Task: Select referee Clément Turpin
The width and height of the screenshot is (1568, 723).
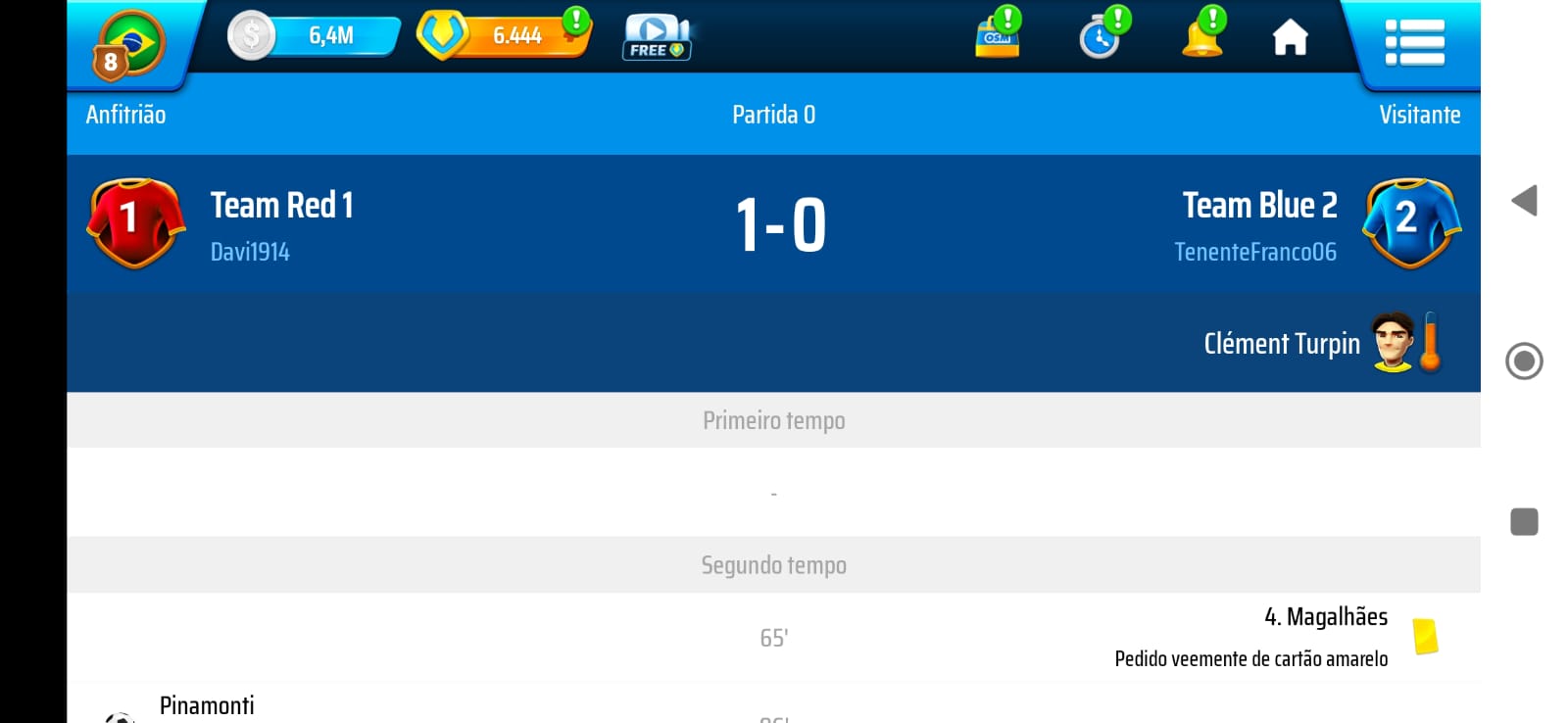Action: tap(1282, 344)
